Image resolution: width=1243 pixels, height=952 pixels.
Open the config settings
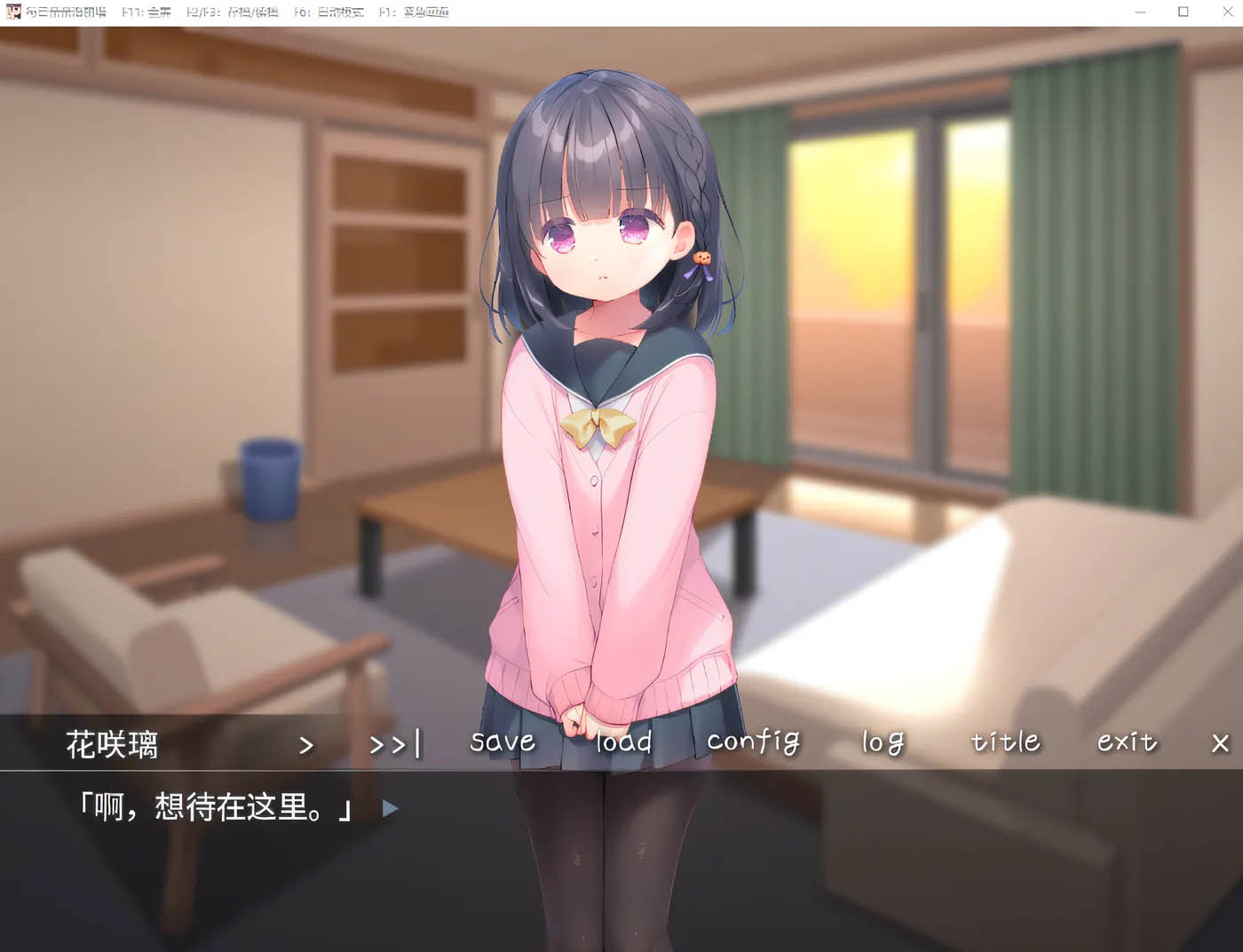754,742
